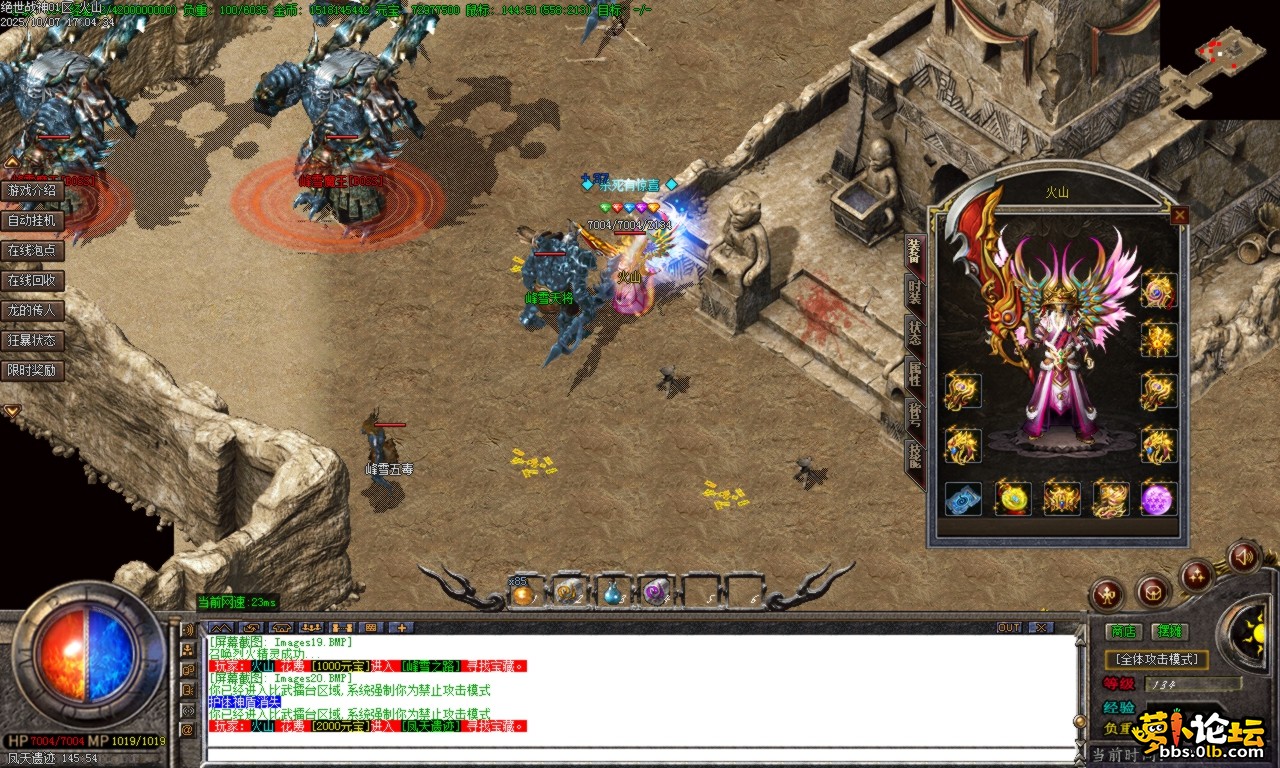Show the 技能 skills tab
Viewport: 1280px width, 768px height.
coord(914,456)
